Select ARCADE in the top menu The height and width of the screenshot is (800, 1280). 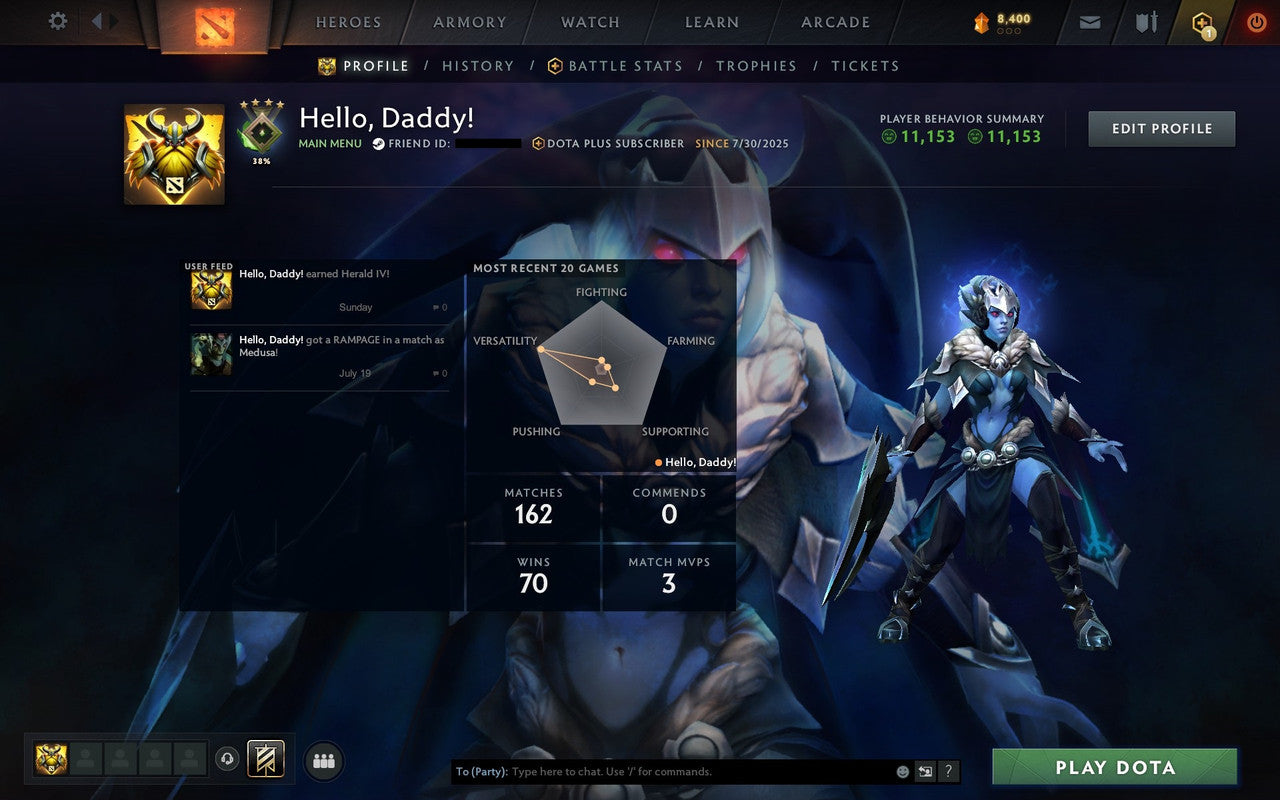point(835,22)
